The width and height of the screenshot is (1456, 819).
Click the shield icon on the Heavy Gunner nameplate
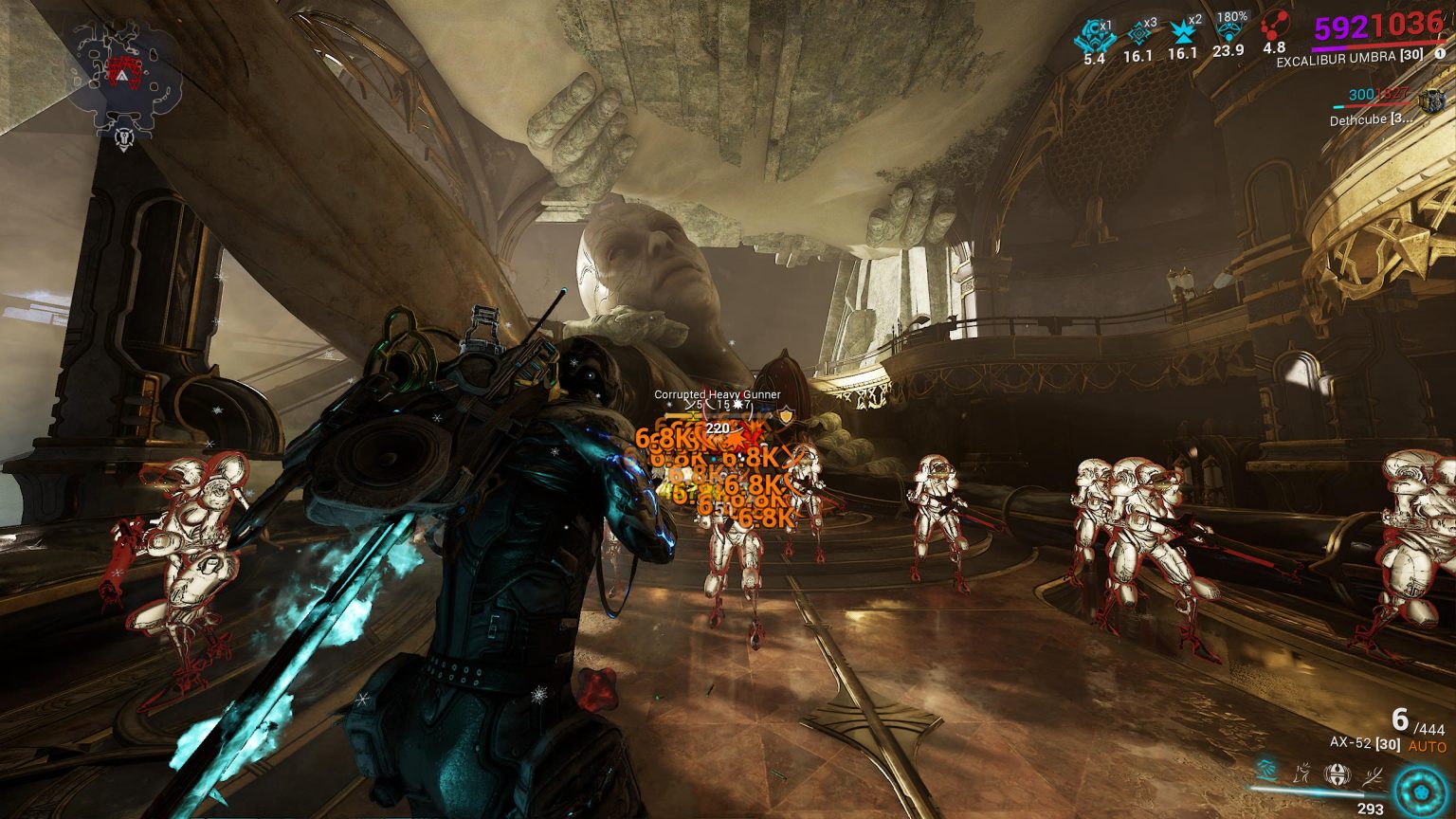(x=786, y=415)
